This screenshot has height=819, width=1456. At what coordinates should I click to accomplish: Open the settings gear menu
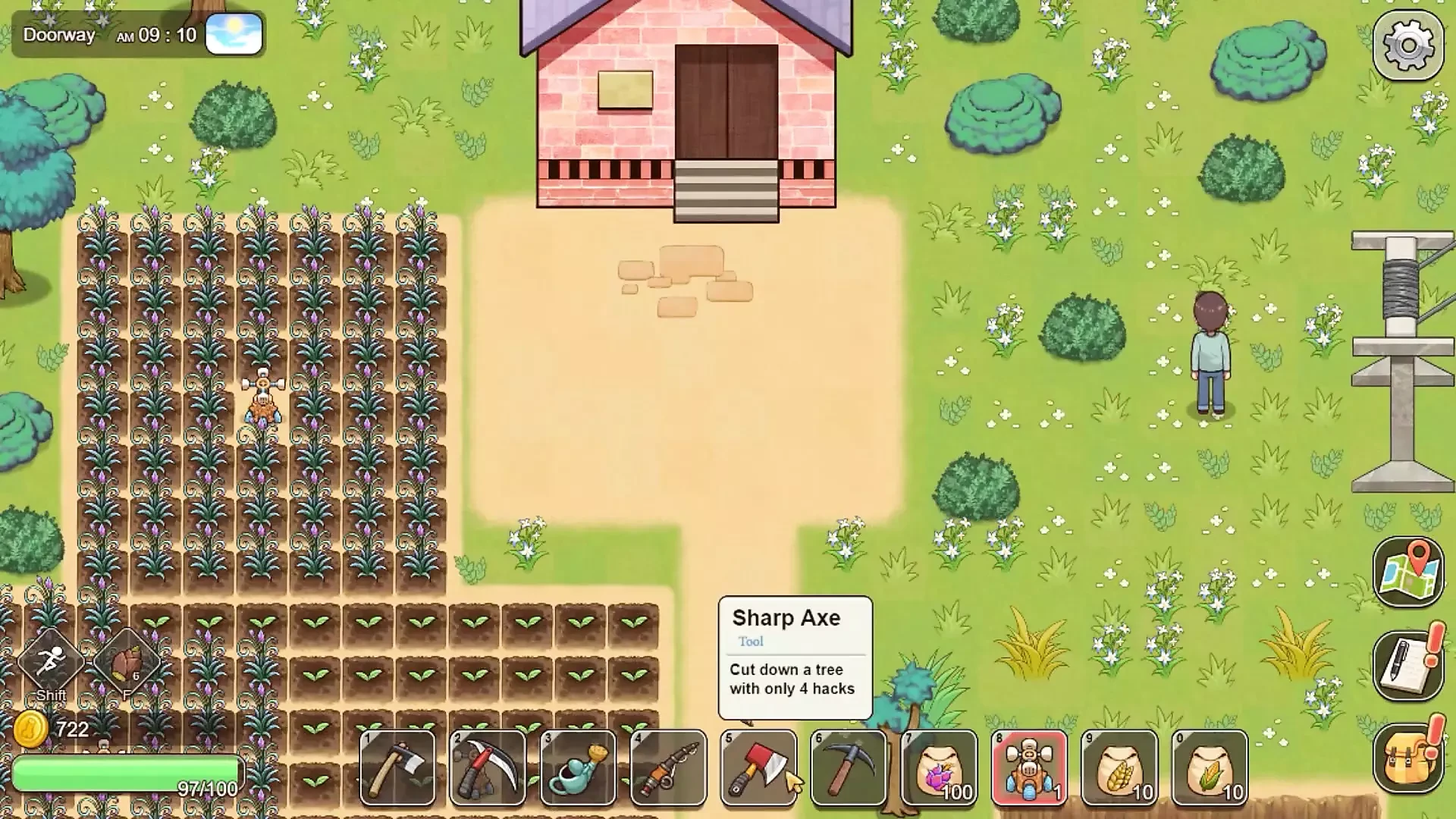coord(1407,45)
